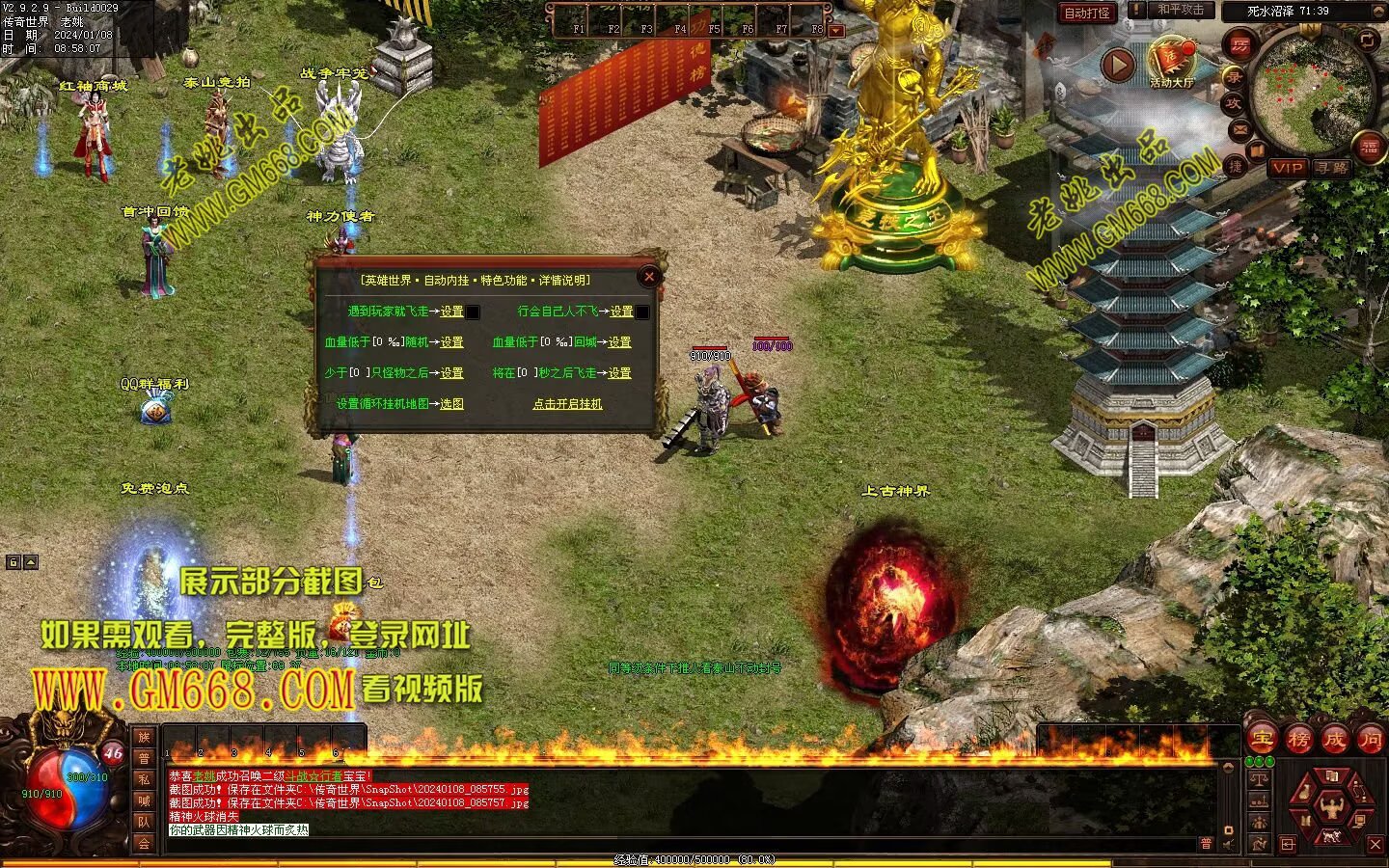Set the 血量低于 随机 threshold
This screenshot has width=1389, height=868.
tap(451, 342)
